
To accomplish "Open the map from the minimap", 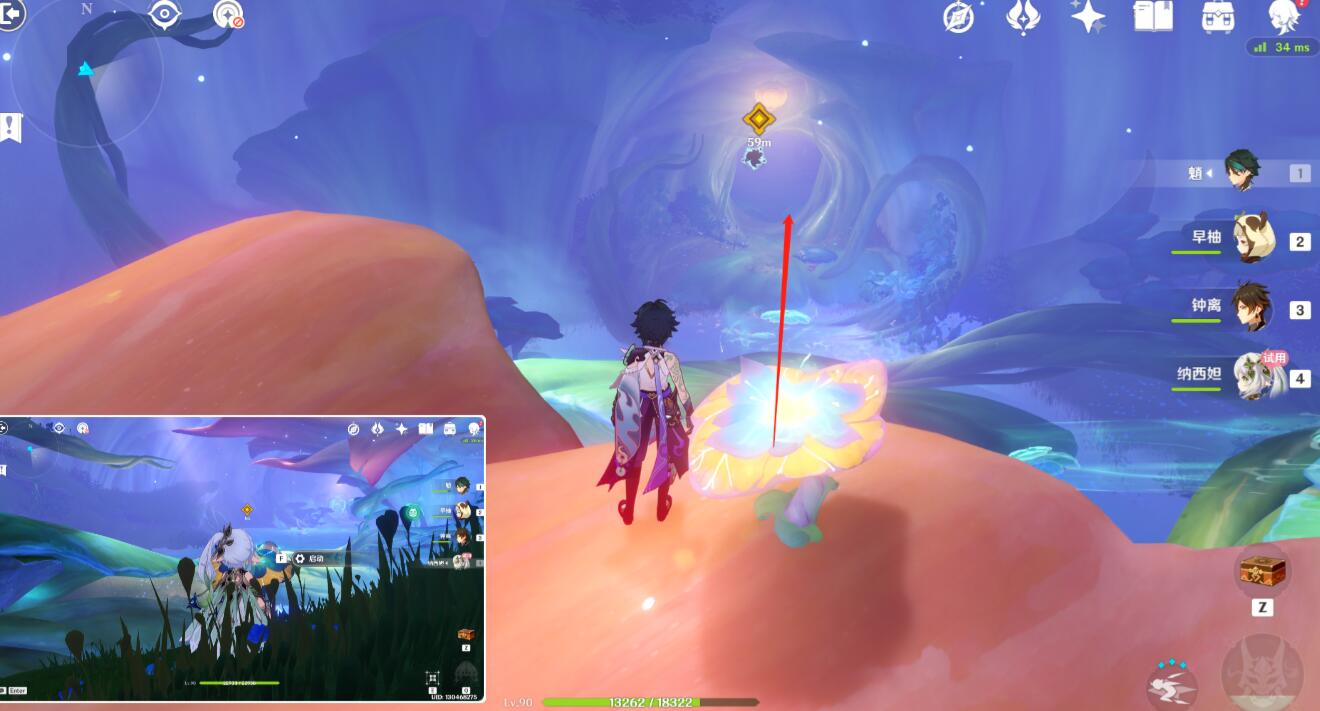I will click(86, 75).
